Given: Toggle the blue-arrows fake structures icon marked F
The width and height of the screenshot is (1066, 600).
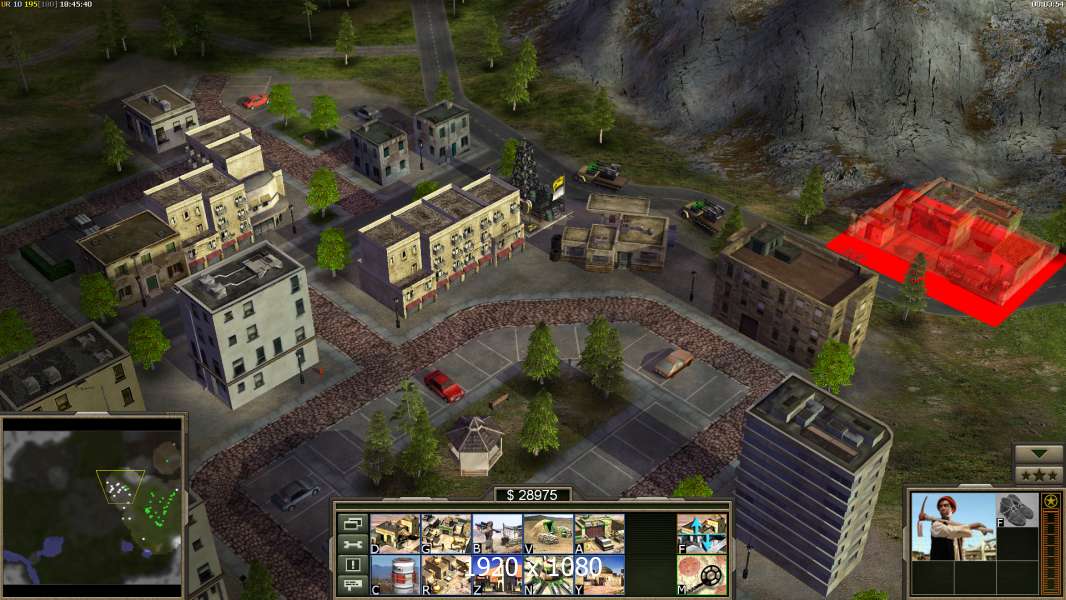Looking at the screenshot, I should (x=702, y=533).
